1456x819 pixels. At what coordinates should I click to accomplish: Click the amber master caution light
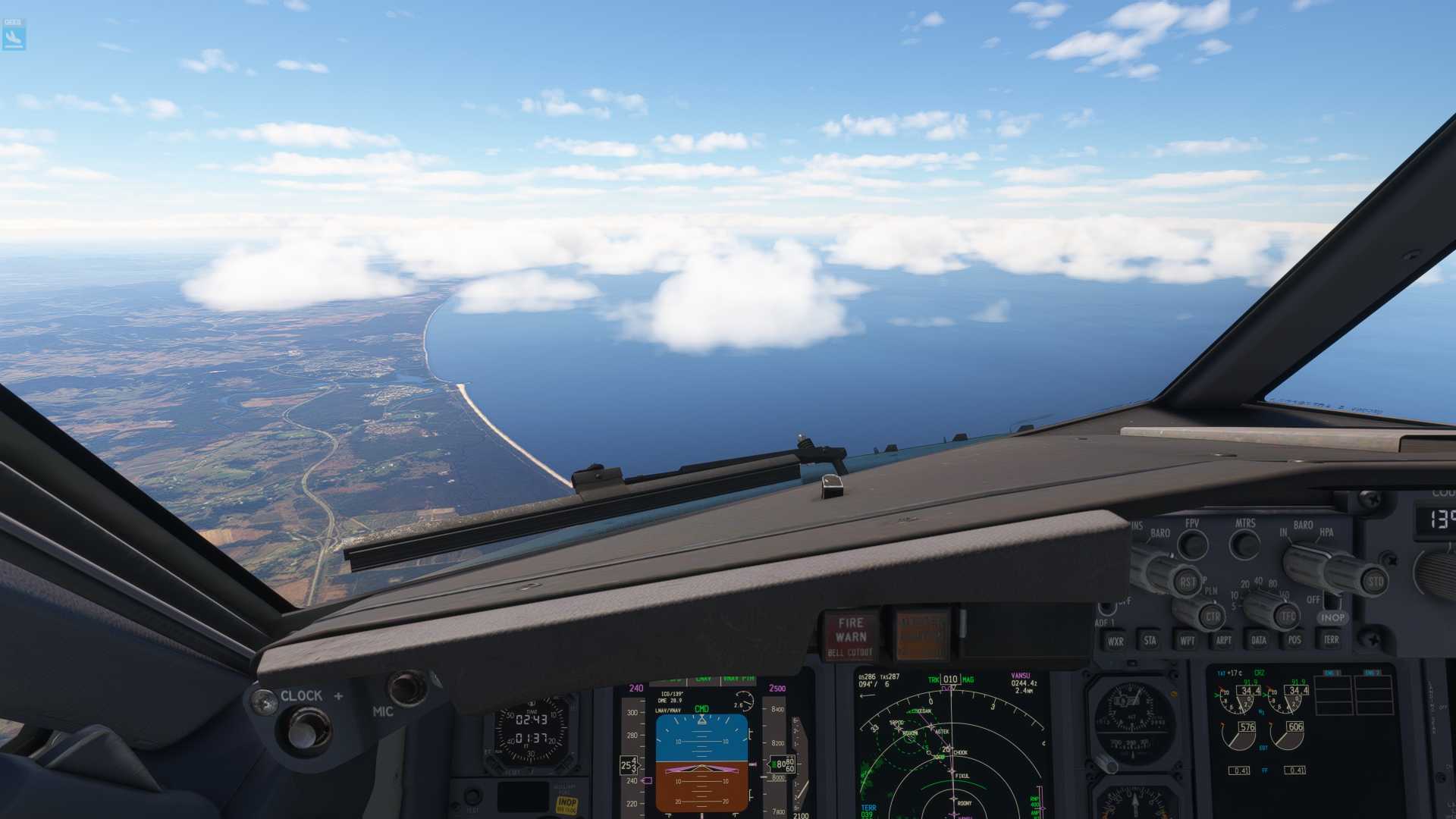[x=922, y=635]
